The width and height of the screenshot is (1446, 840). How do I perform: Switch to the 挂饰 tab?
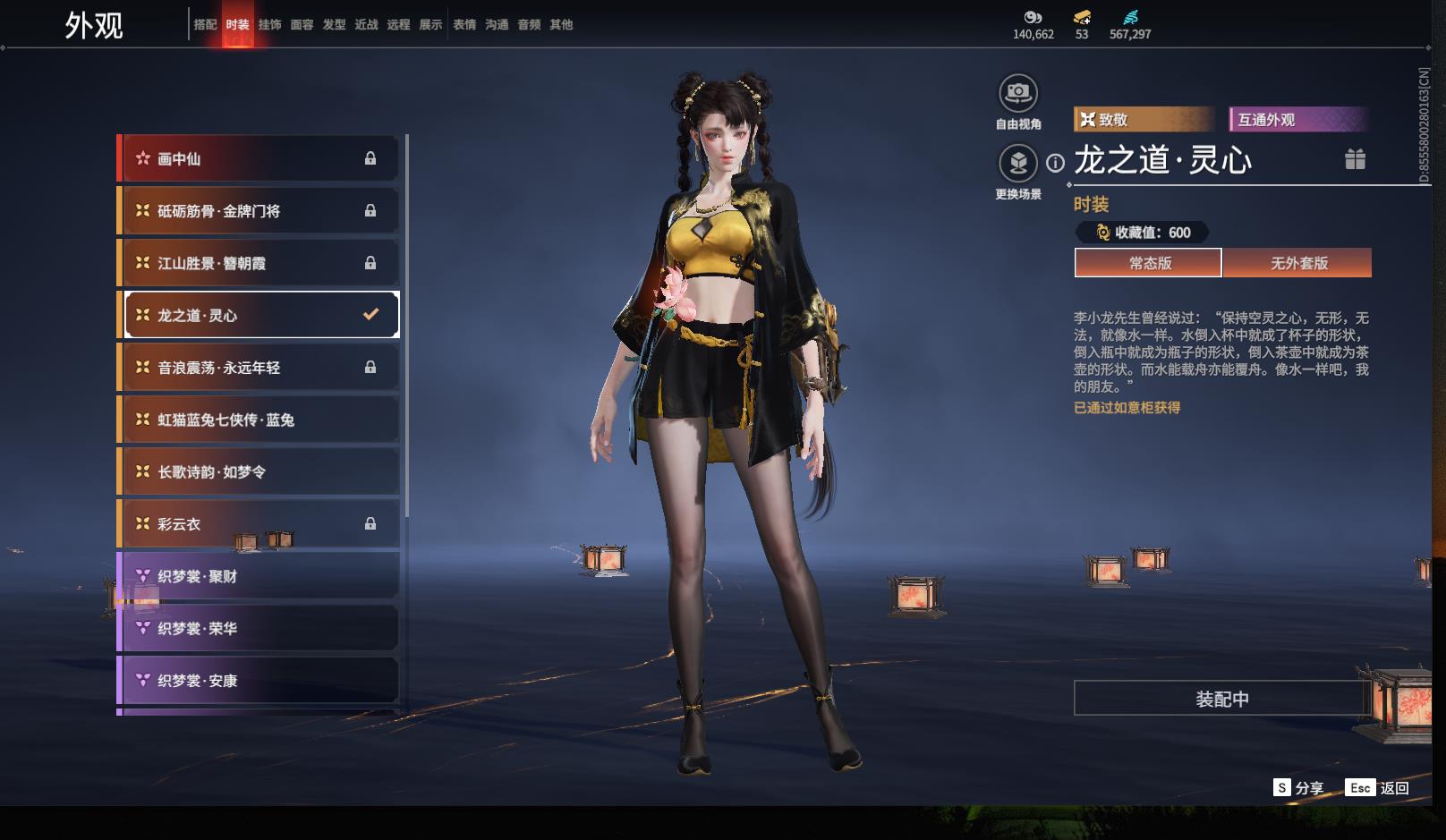269,25
